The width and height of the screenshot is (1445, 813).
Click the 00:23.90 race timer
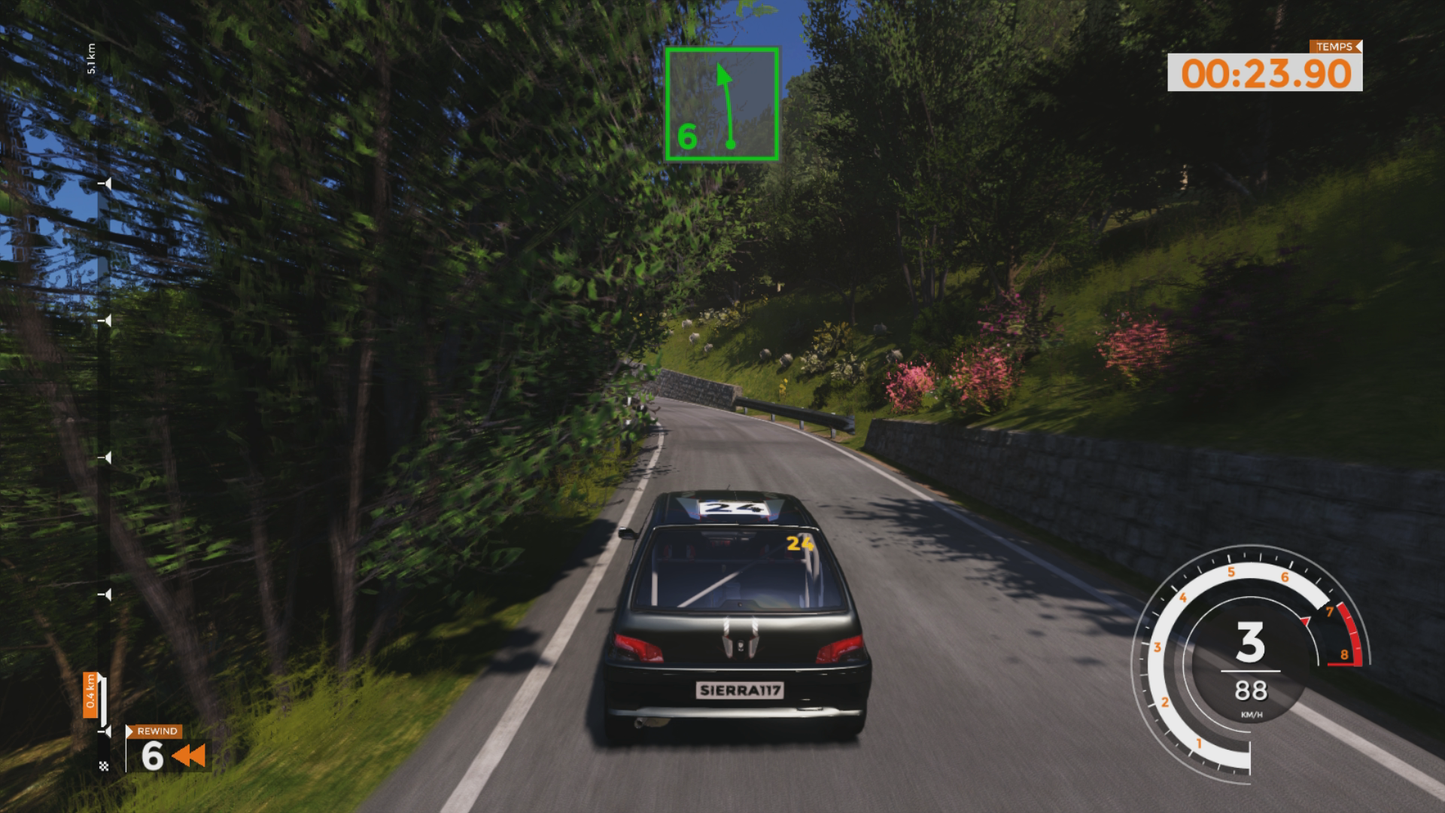pyautogui.click(x=1267, y=73)
